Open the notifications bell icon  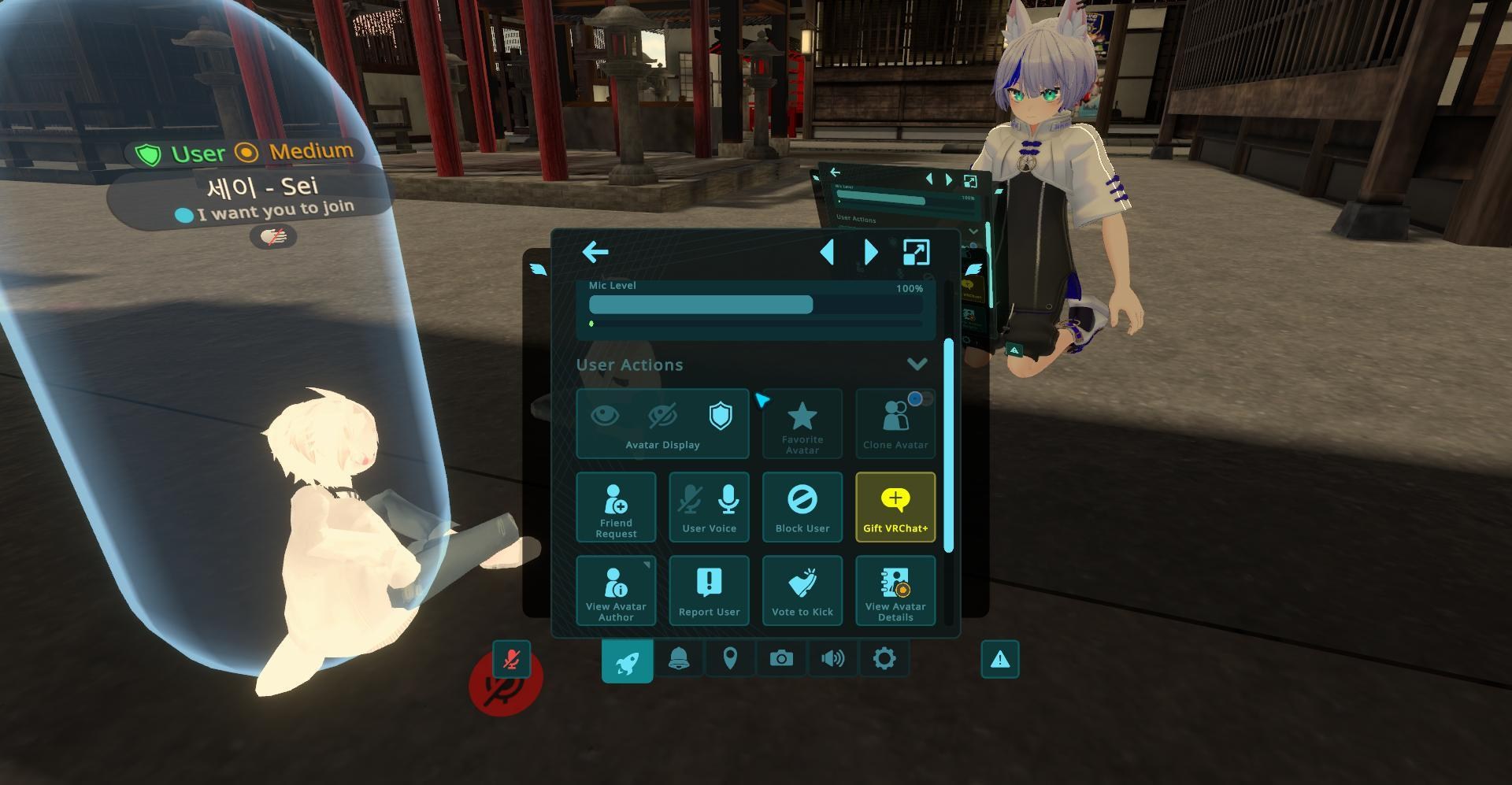tap(679, 658)
